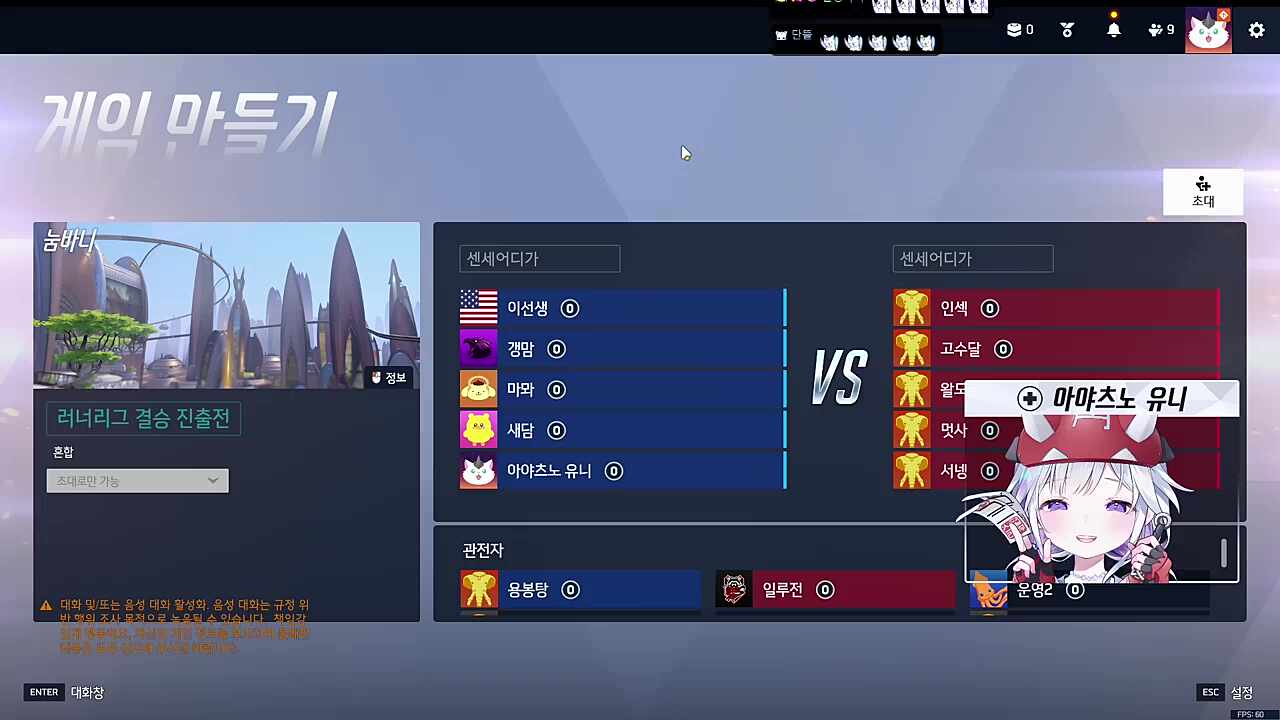The width and height of the screenshot is (1280, 720).
Task: Click 일루전's avatar in spectators
Action: [733, 589]
